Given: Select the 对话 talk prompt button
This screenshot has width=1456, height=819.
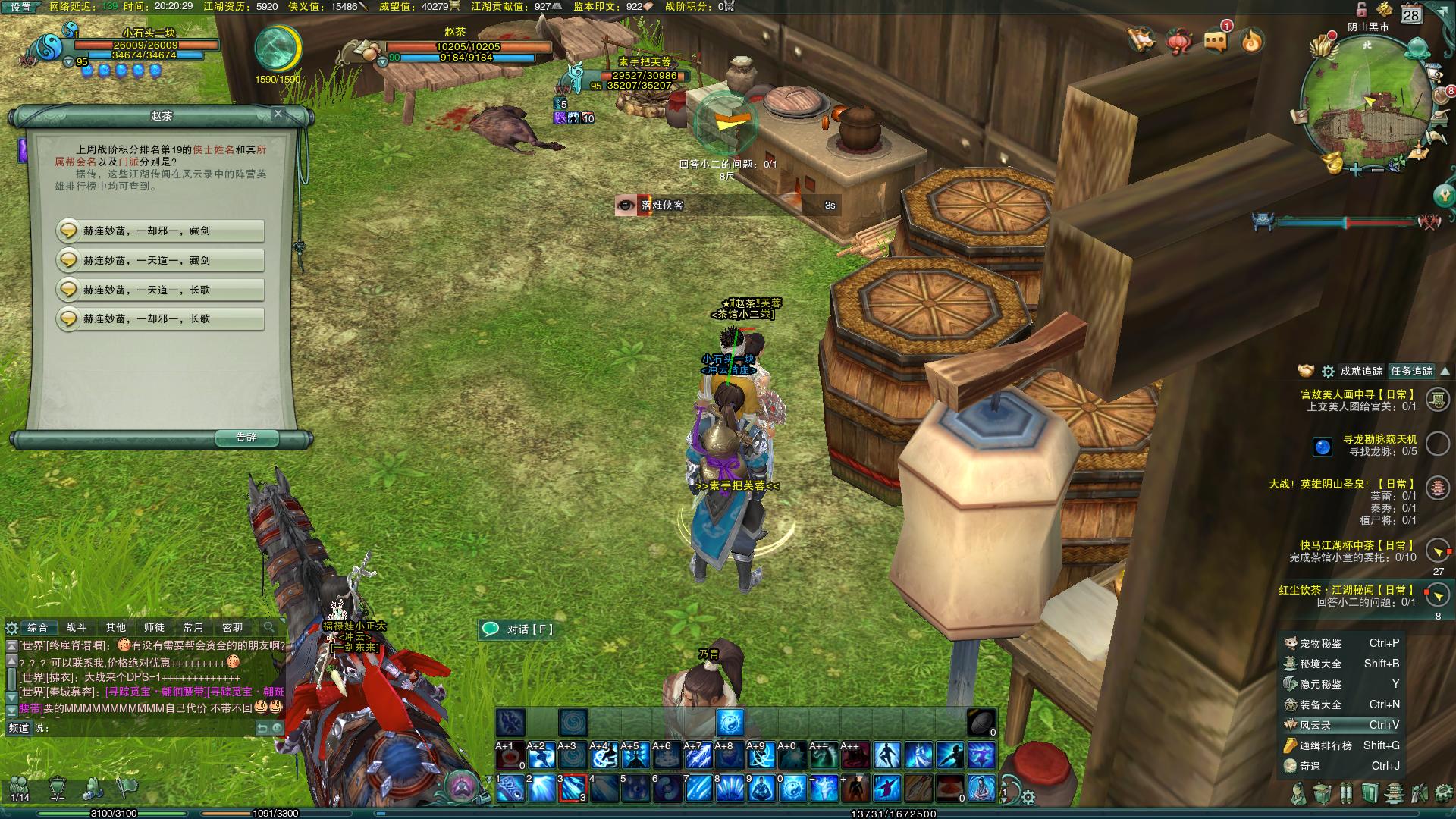Looking at the screenshot, I should (519, 629).
